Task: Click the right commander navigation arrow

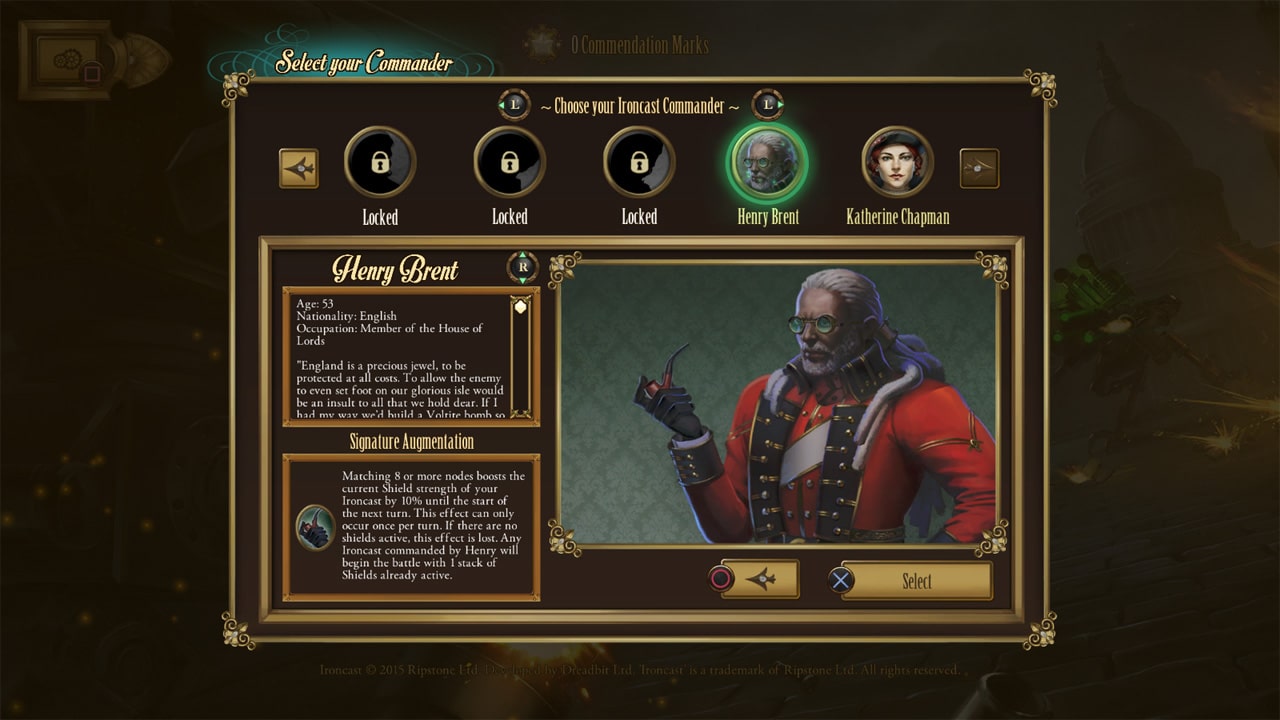Action: [980, 168]
